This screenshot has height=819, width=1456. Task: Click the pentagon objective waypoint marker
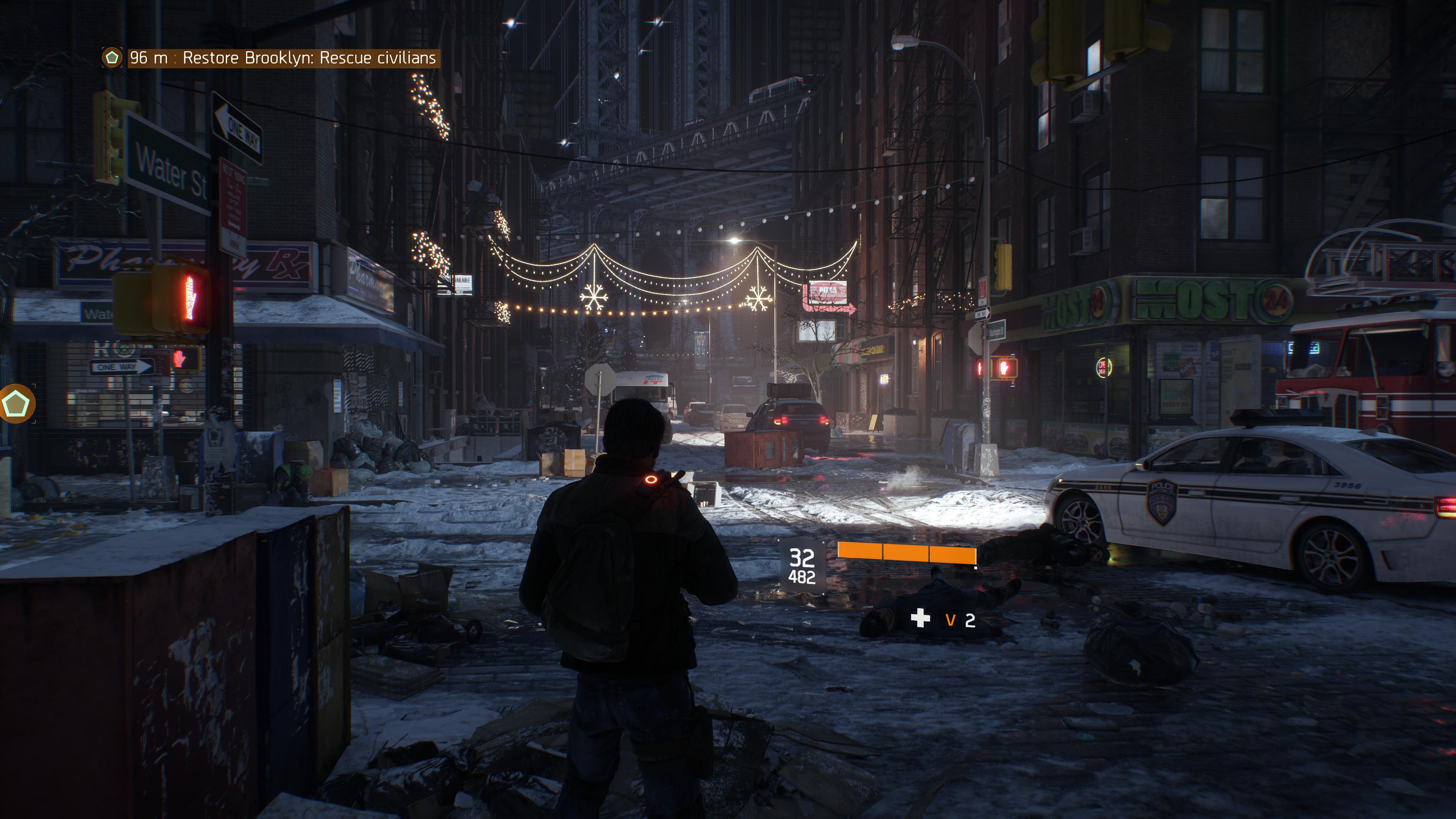(x=16, y=403)
